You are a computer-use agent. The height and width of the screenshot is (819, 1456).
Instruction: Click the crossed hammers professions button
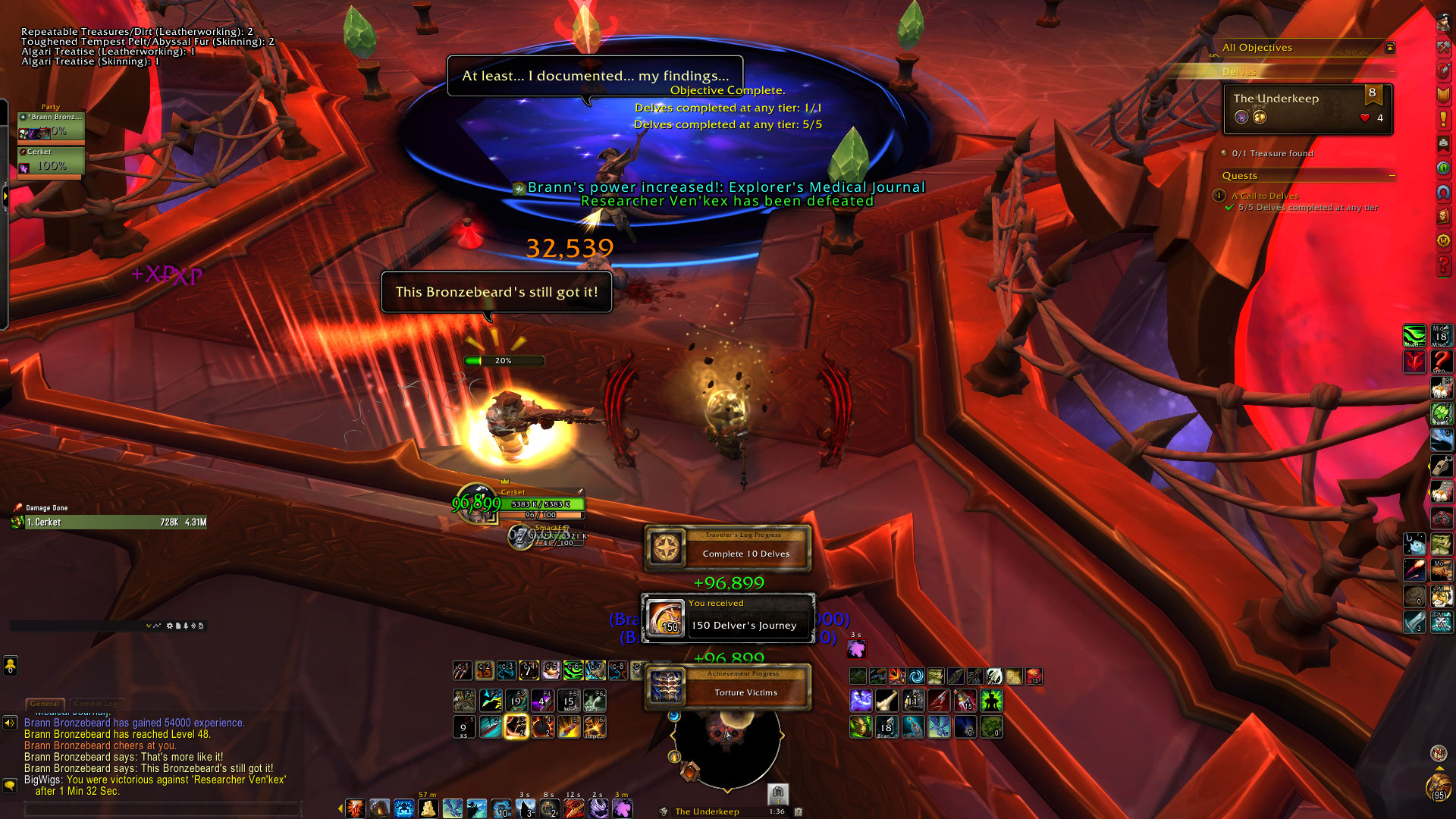point(1442,46)
